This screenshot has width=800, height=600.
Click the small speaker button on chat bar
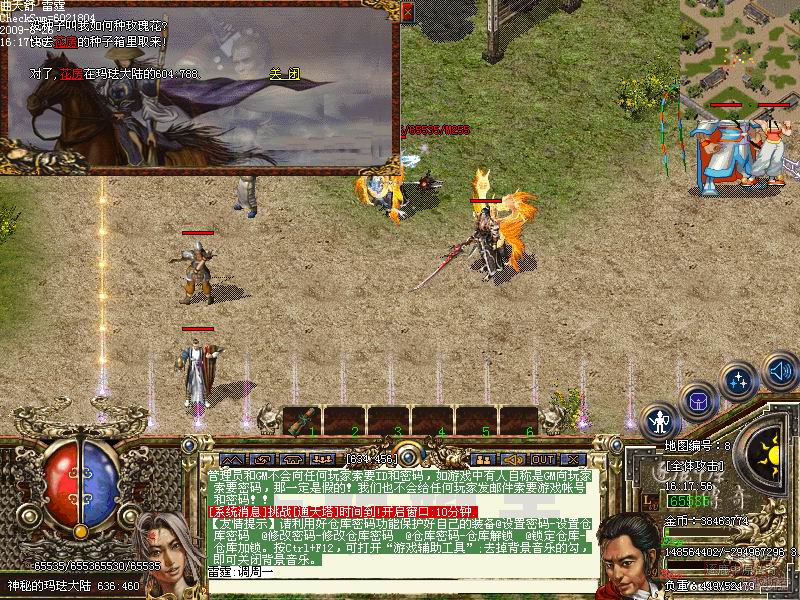513,460
